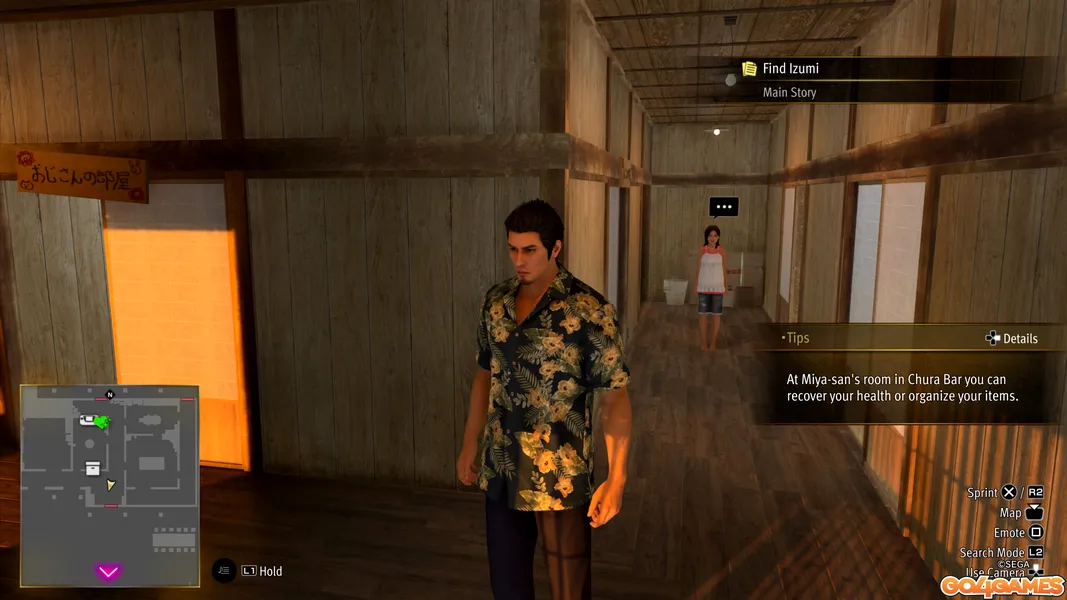
Task: Click the yellow player arrow on minimap
Action: [x=111, y=485]
